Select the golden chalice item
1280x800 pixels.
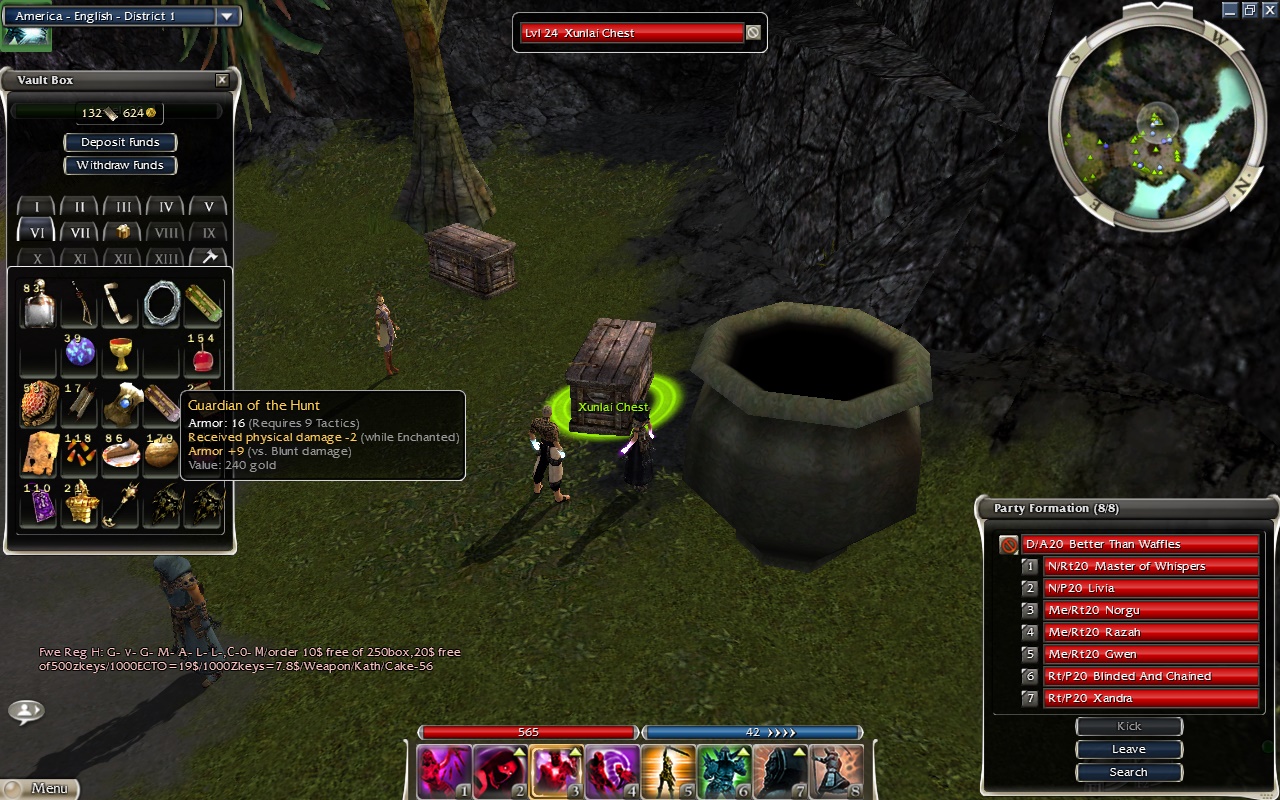coord(121,354)
